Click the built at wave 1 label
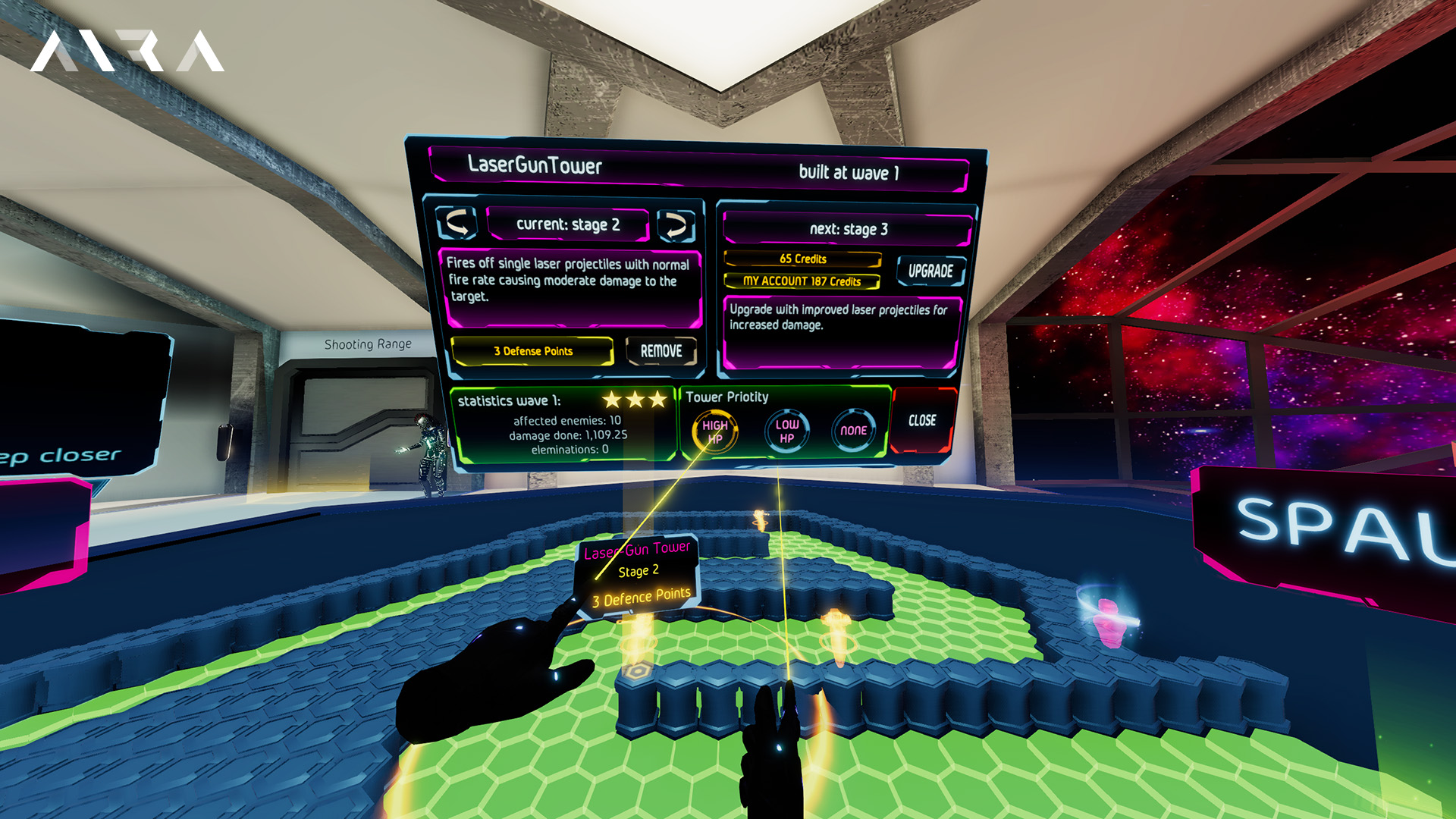The height and width of the screenshot is (819, 1456). click(x=849, y=173)
